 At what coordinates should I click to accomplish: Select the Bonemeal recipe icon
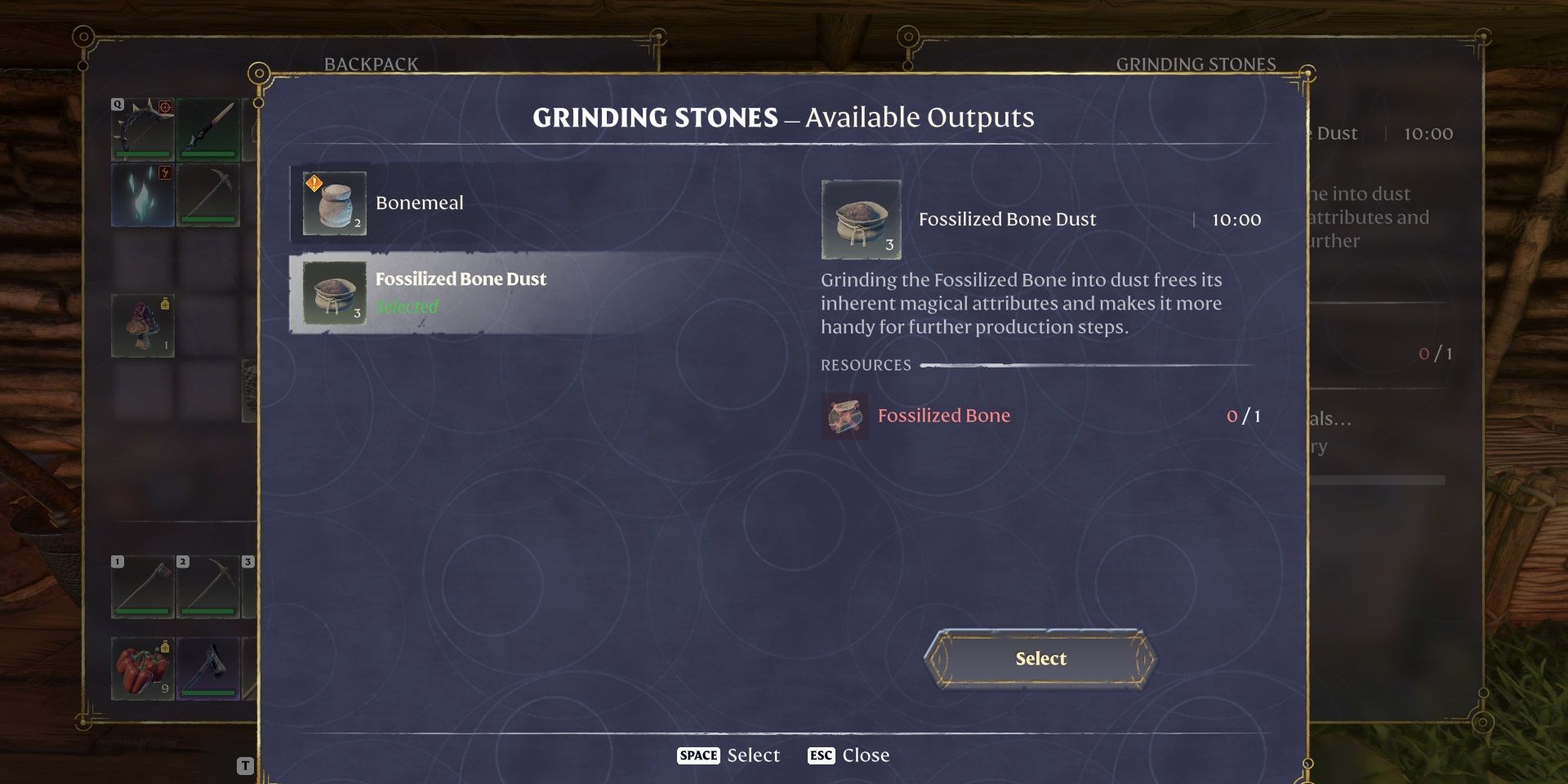pyautogui.click(x=333, y=203)
